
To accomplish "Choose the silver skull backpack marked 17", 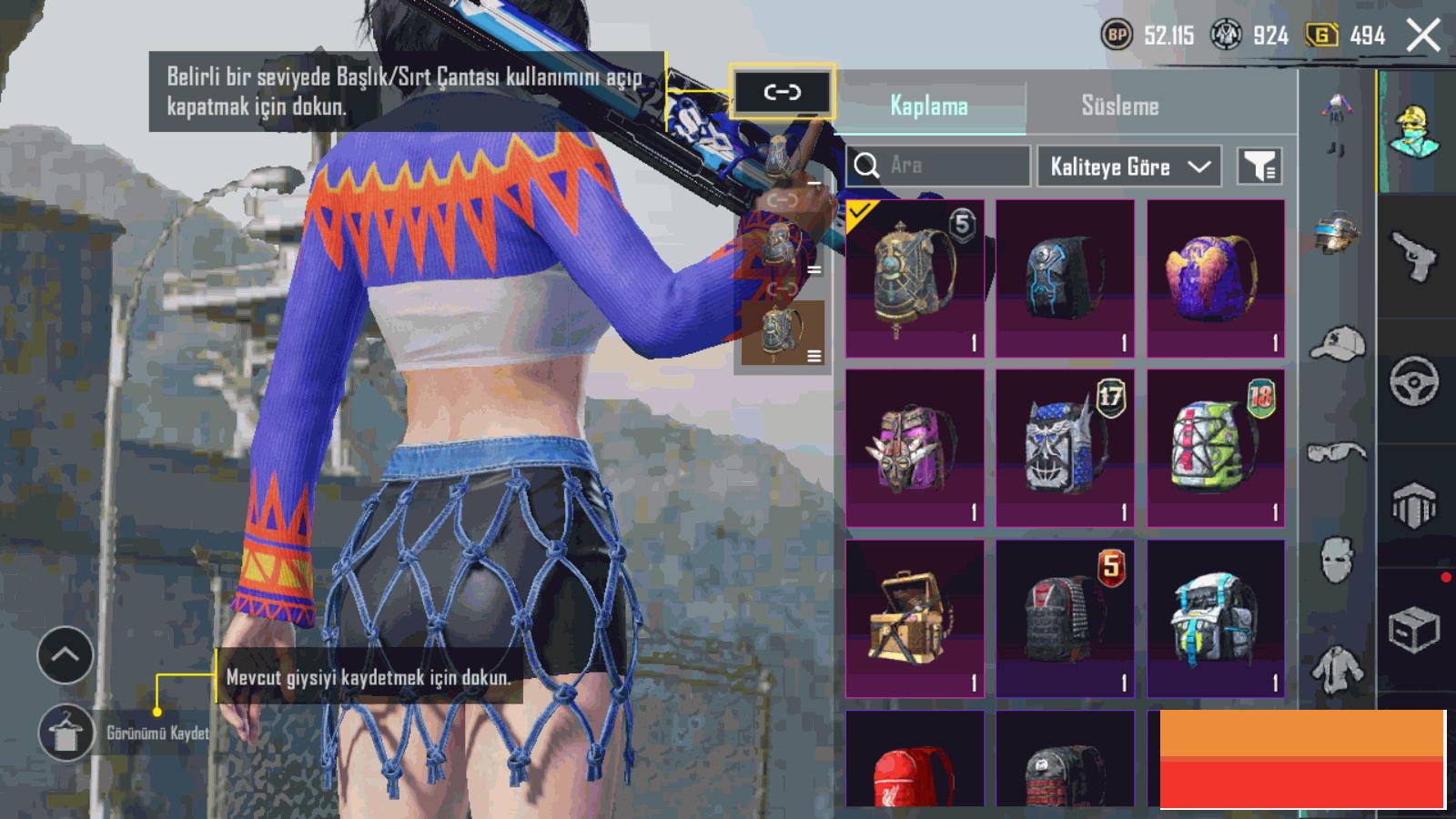I will tap(1065, 448).
